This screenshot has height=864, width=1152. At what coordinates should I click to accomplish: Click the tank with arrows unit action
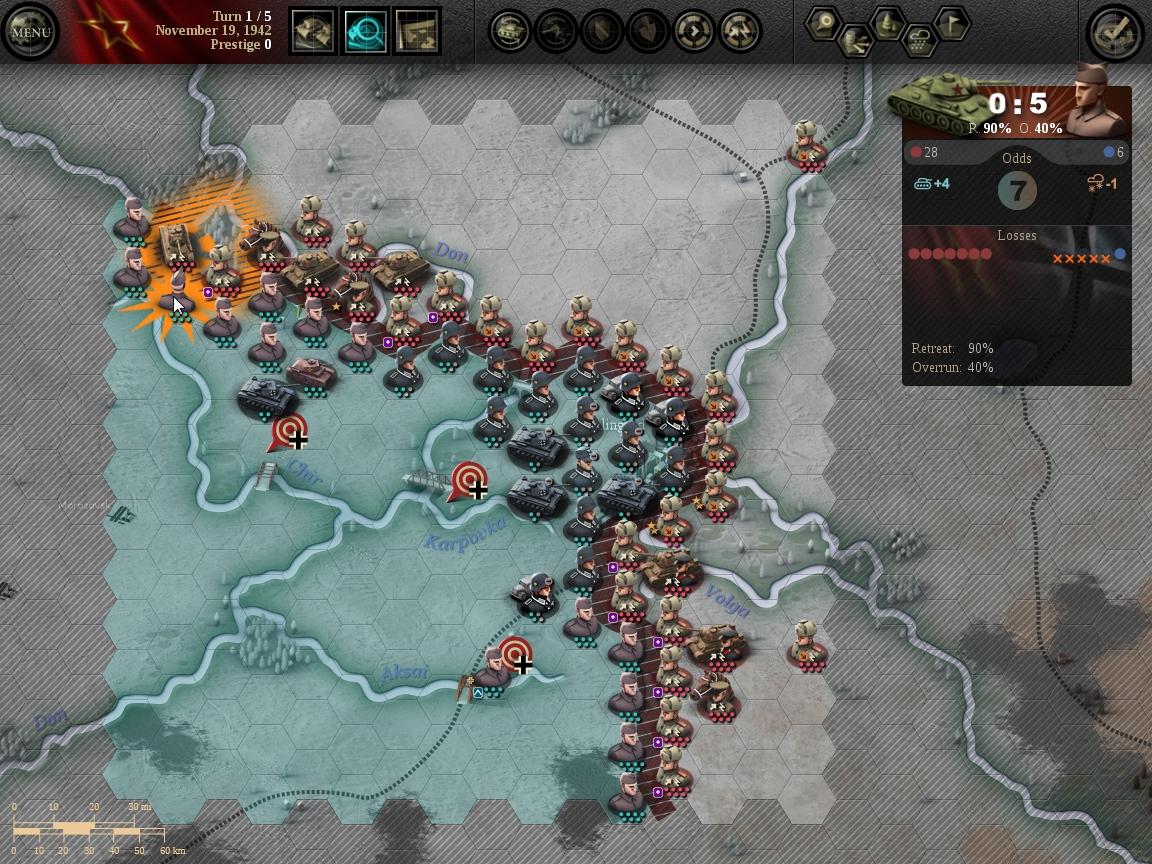click(x=510, y=32)
